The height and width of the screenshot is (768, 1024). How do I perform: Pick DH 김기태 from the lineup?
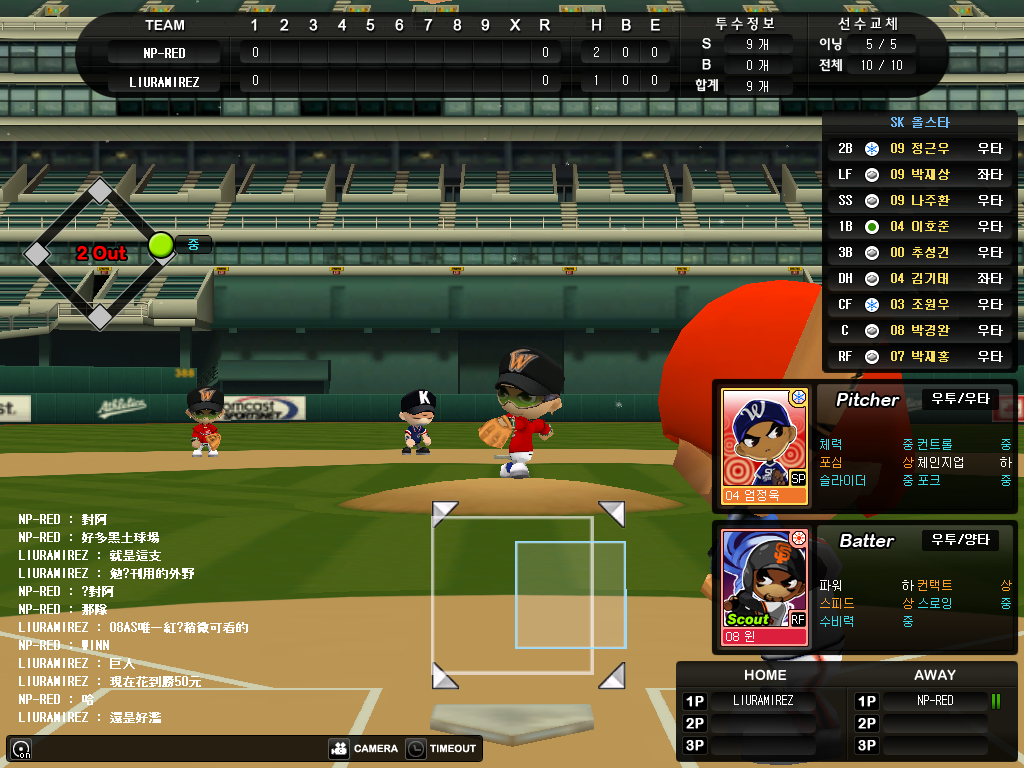919,279
